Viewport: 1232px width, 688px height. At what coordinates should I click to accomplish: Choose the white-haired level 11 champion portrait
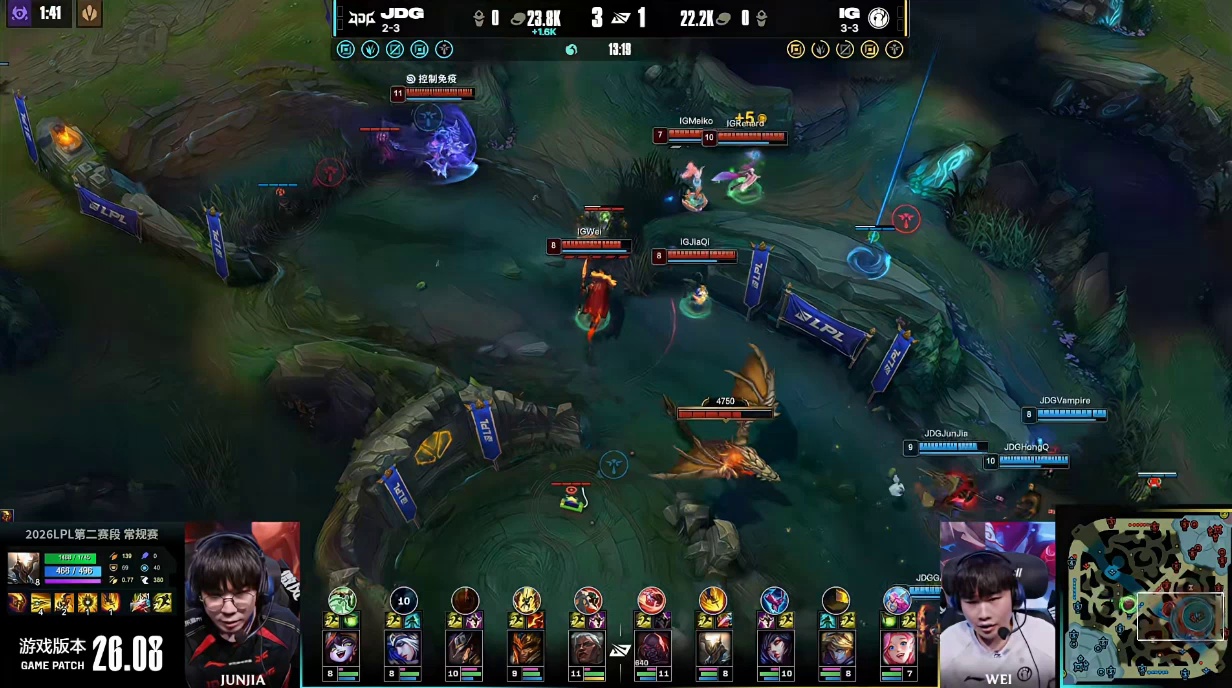588,648
